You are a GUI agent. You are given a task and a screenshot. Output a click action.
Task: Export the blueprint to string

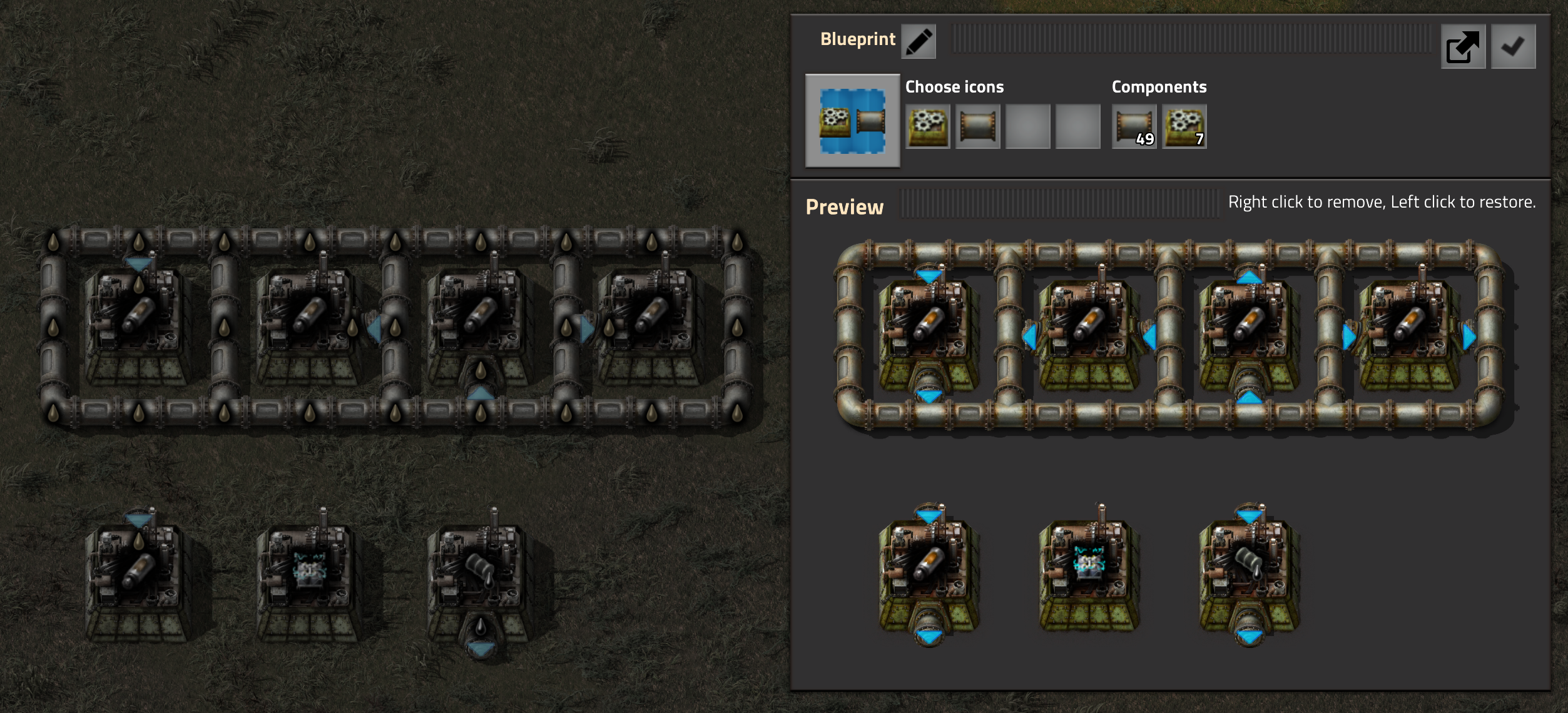click(1463, 47)
